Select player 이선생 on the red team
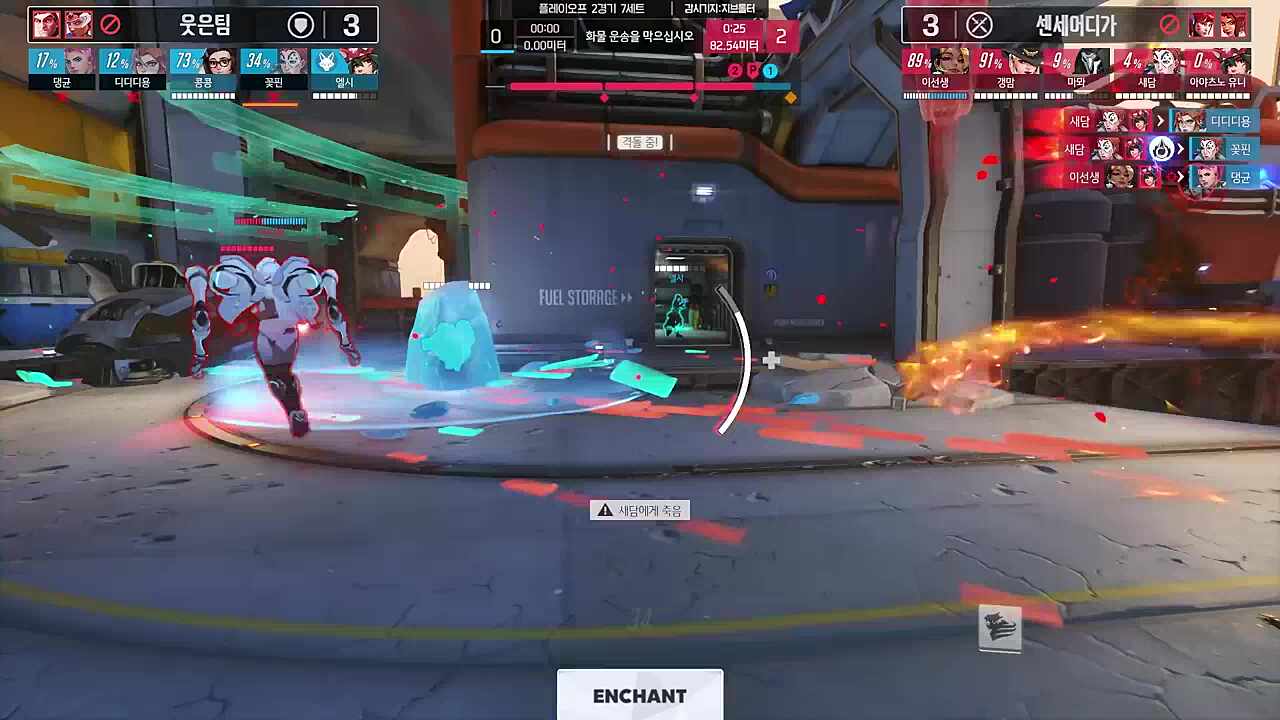1280x720 pixels. 935,68
